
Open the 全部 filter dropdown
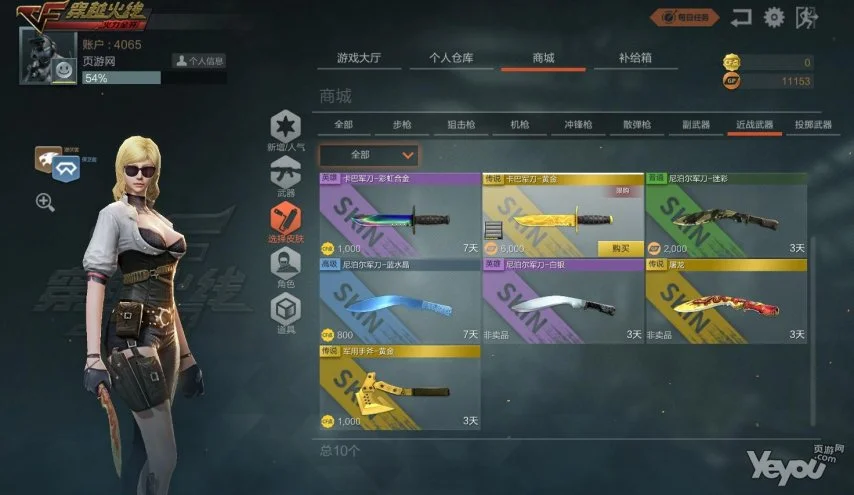[x=369, y=155]
